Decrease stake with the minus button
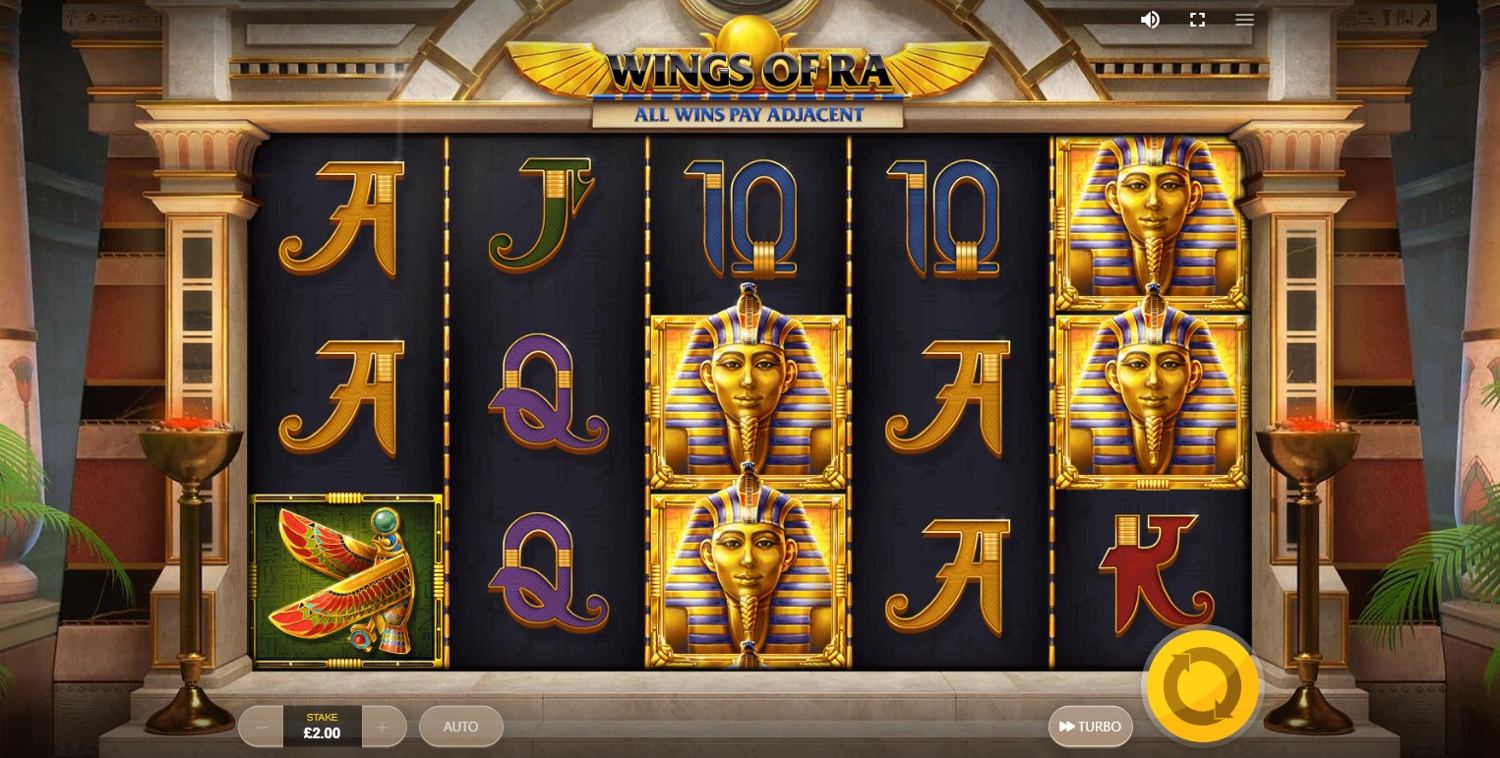This screenshot has height=758, width=1500. [261, 727]
